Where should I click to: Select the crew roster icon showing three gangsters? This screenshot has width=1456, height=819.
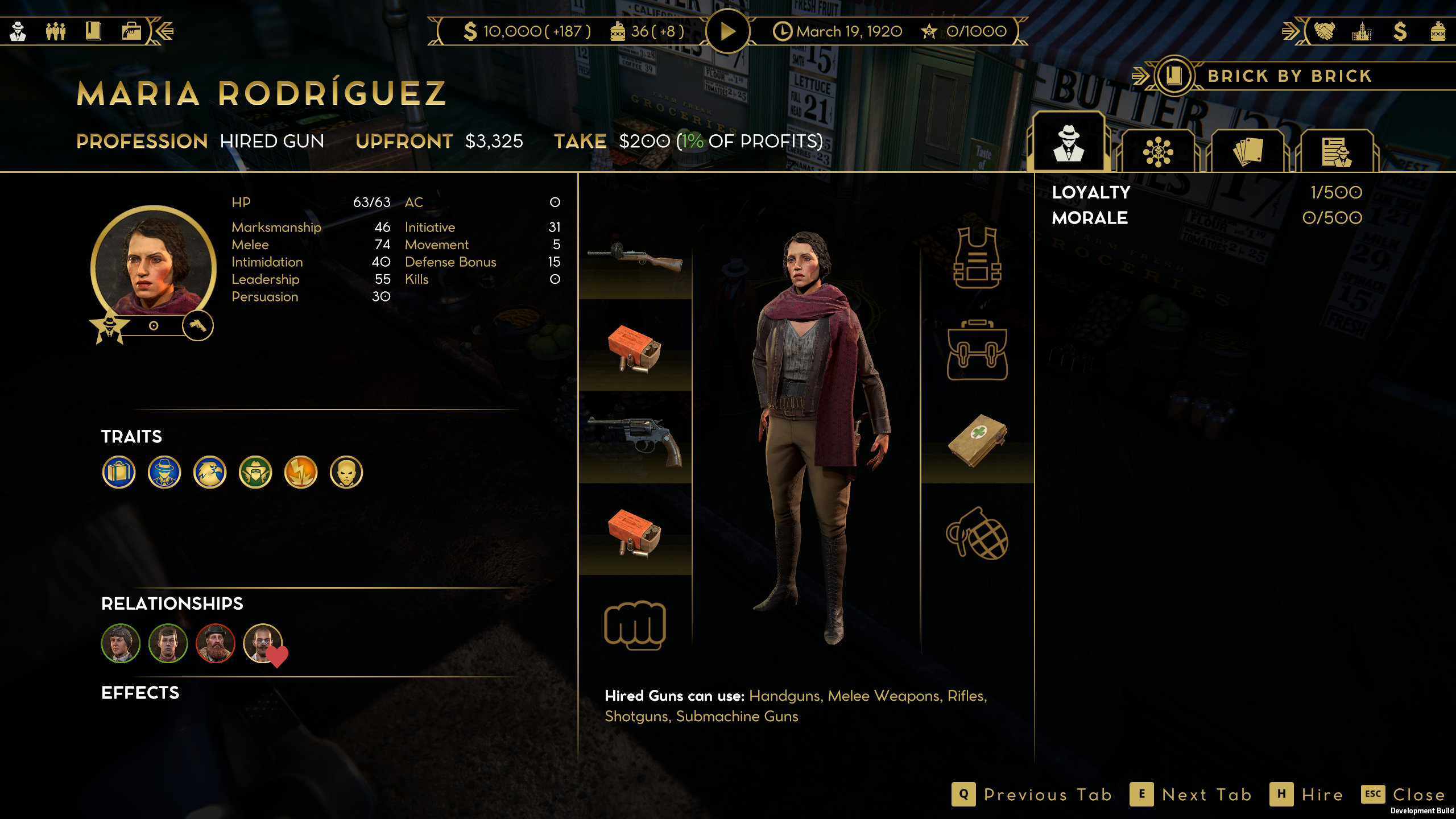click(x=55, y=31)
